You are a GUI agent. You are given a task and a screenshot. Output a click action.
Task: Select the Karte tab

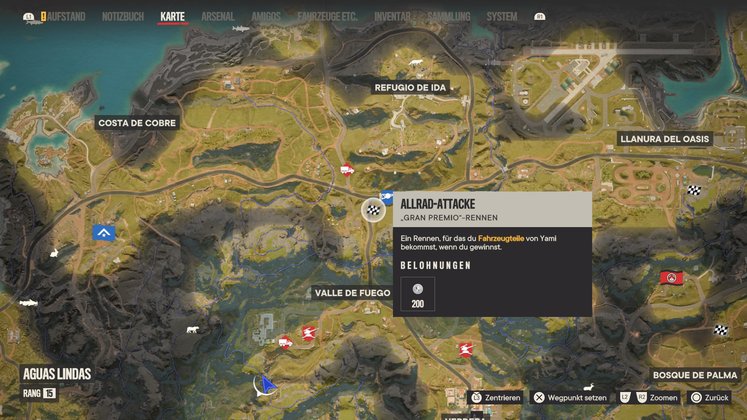click(173, 17)
